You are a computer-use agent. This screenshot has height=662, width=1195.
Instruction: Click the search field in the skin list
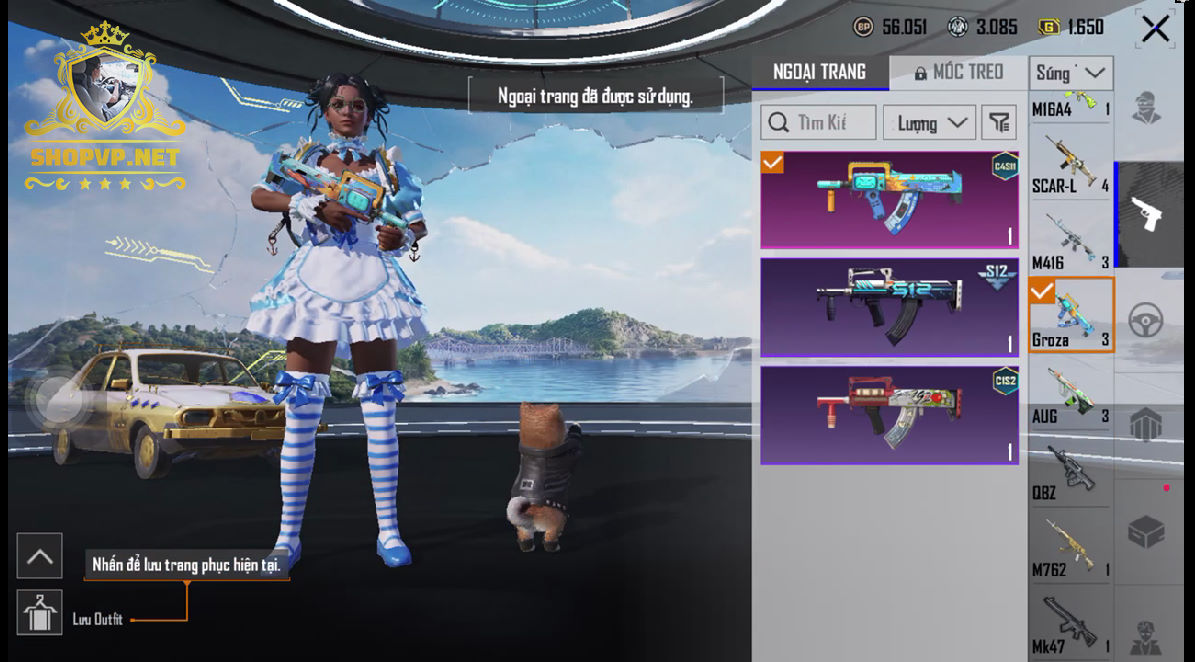pos(819,123)
